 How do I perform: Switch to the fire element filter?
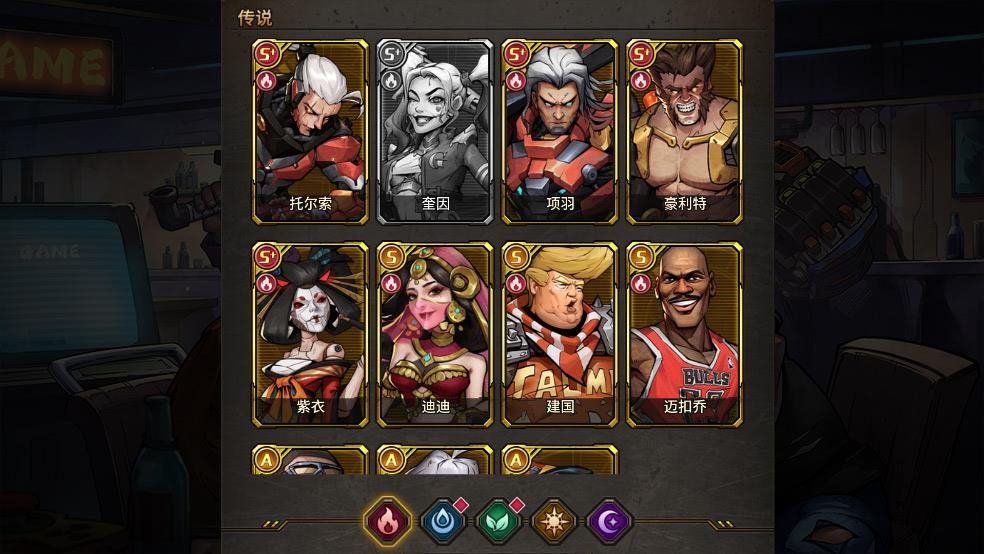pyautogui.click(x=386, y=521)
